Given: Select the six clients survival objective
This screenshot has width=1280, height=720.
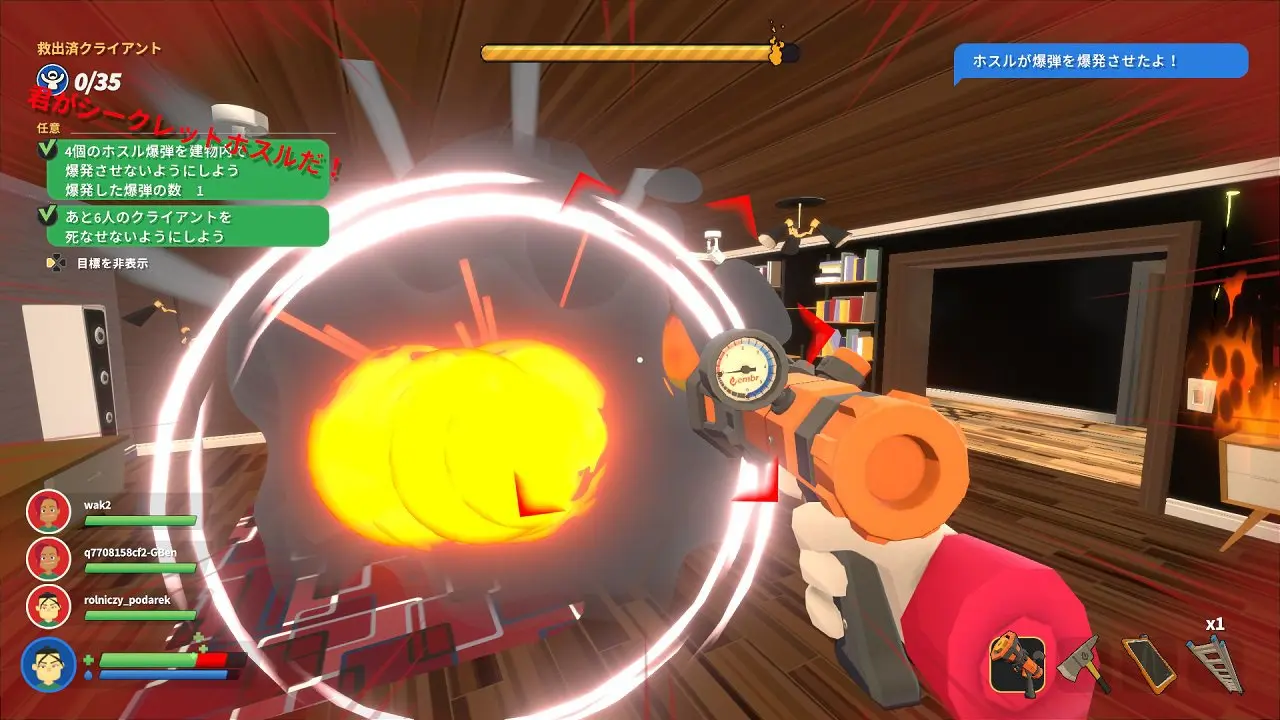Looking at the screenshot, I should pyautogui.click(x=187, y=226).
